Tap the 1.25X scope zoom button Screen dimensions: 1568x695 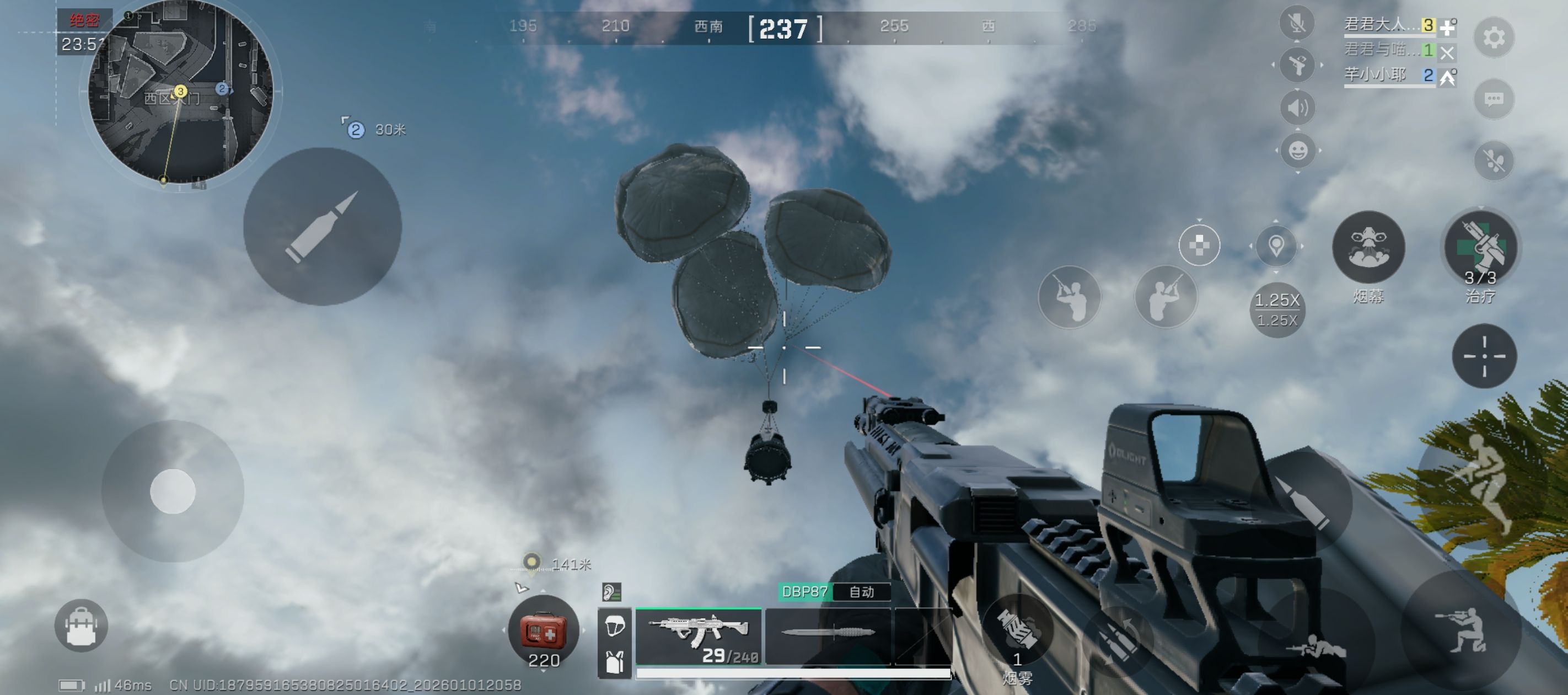[x=1276, y=309]
